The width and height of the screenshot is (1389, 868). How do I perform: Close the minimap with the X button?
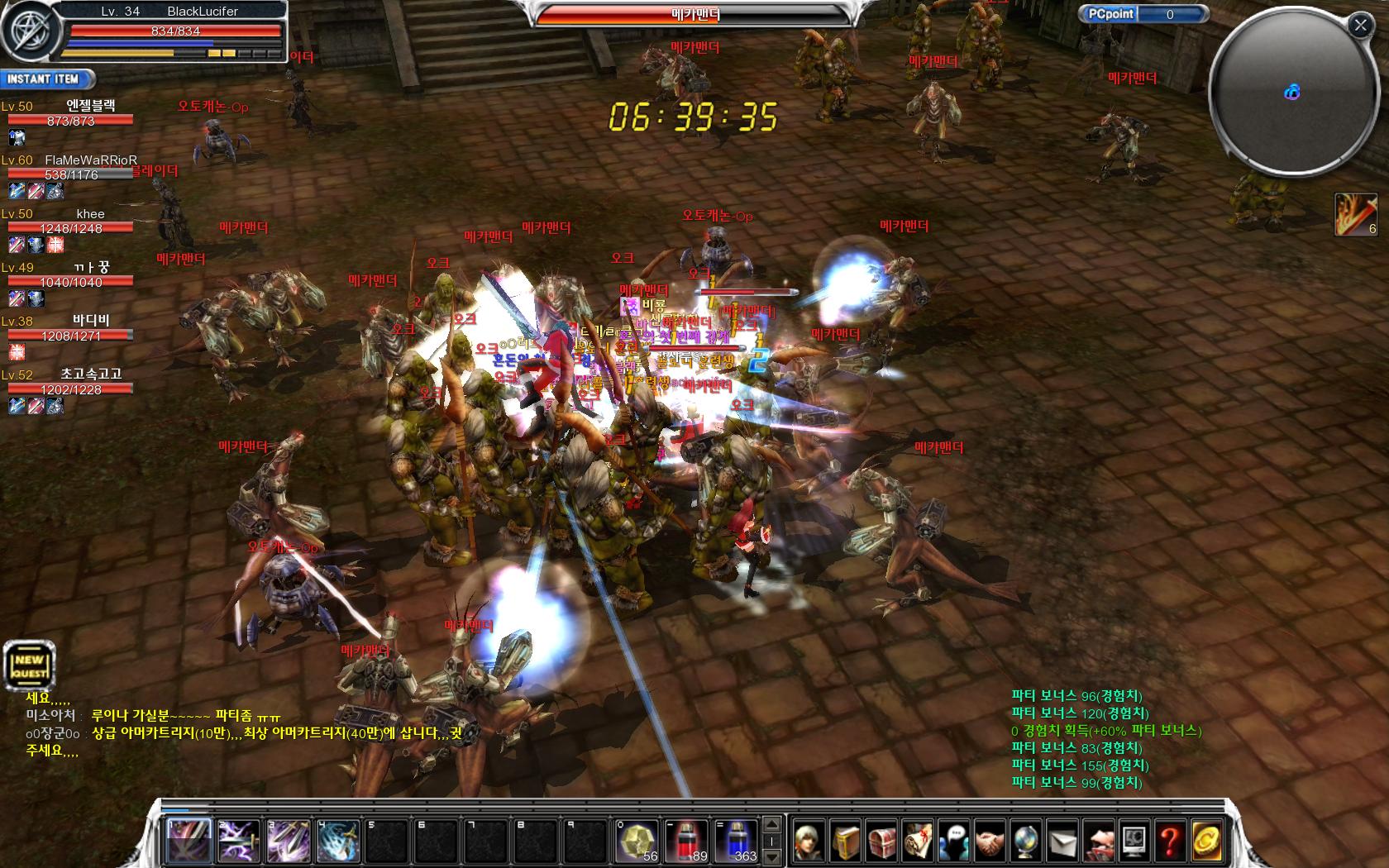point(1360,26)
